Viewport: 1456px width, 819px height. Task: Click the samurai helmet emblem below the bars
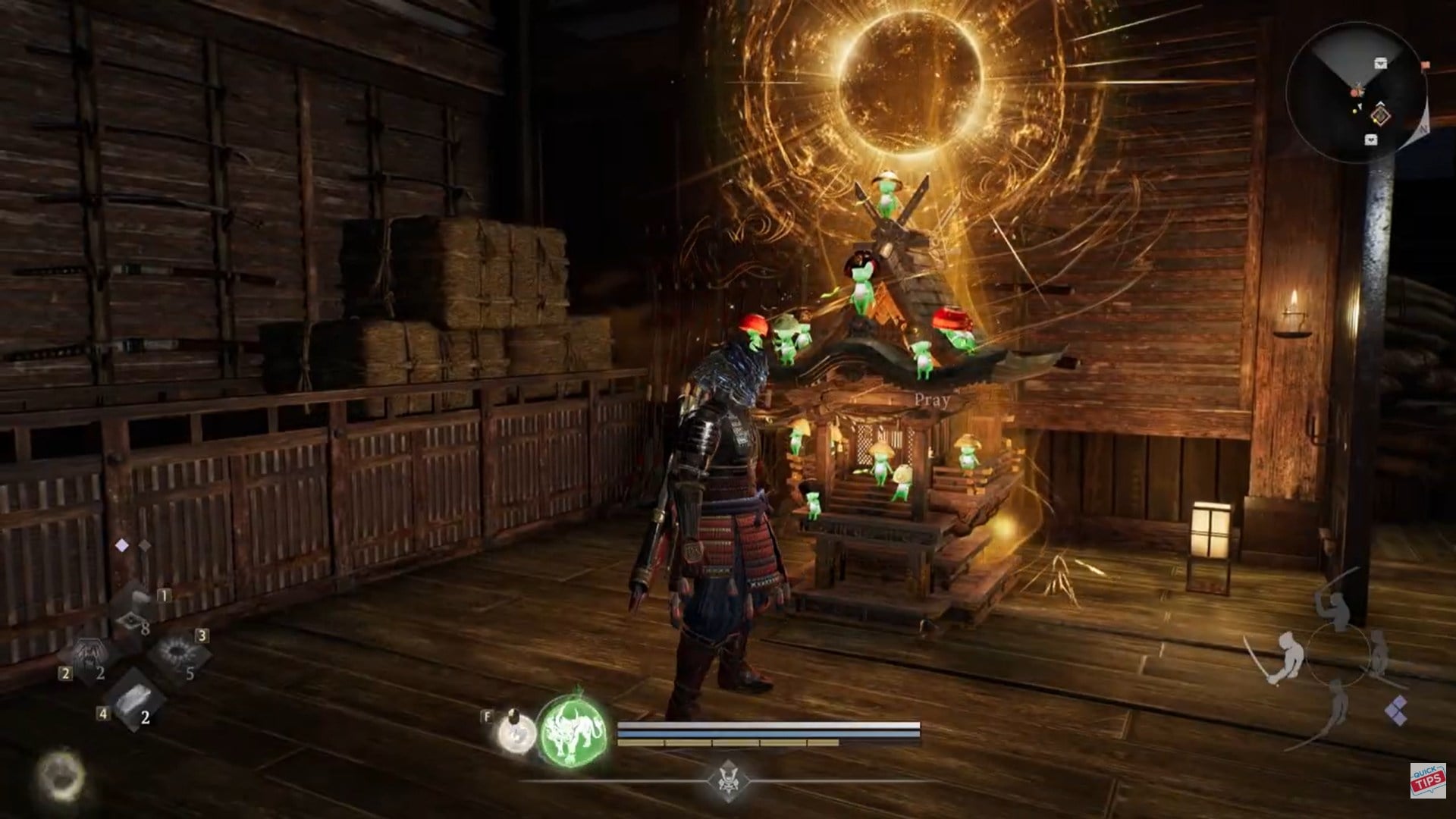pos(727,779)
